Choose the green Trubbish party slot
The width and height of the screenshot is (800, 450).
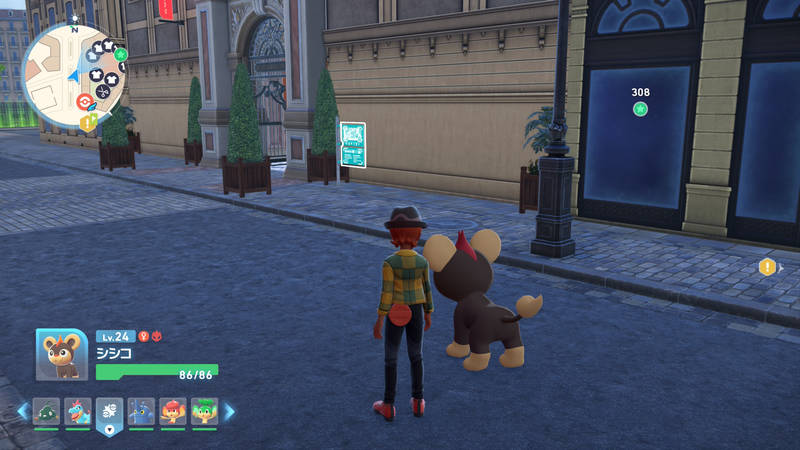(x=47, y=411)
